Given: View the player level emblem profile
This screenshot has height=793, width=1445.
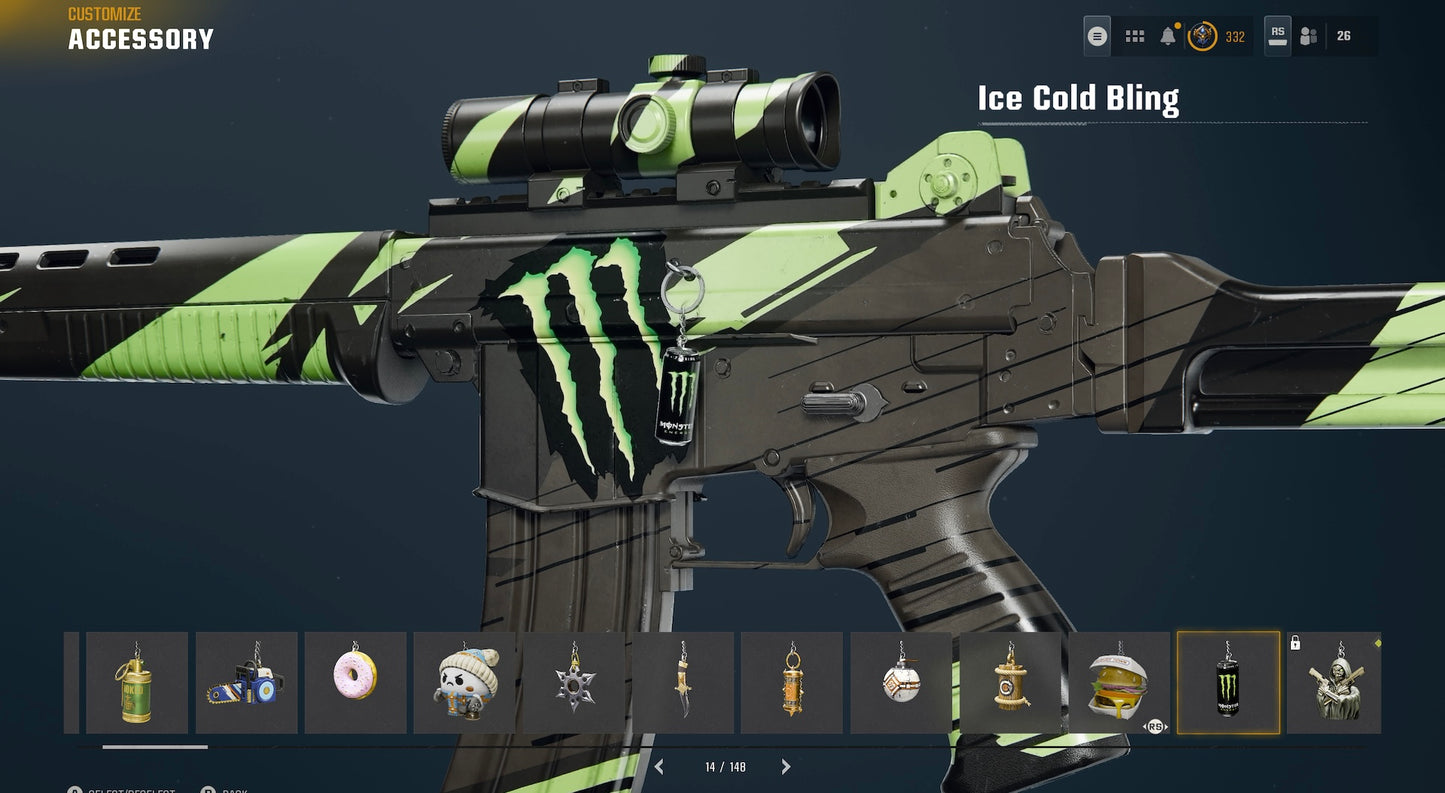Looking at the screenshot, I should click(1202, 37).
